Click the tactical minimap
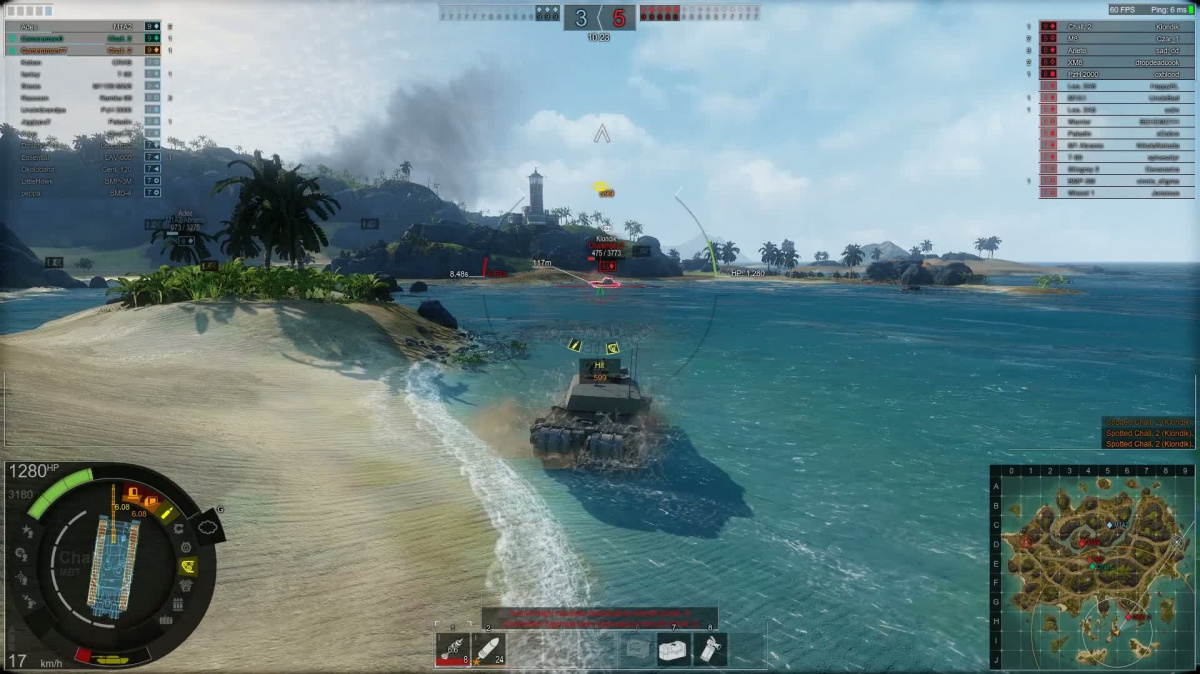This screenshot has width=1200, height=674. click(x=1094, y=567)
